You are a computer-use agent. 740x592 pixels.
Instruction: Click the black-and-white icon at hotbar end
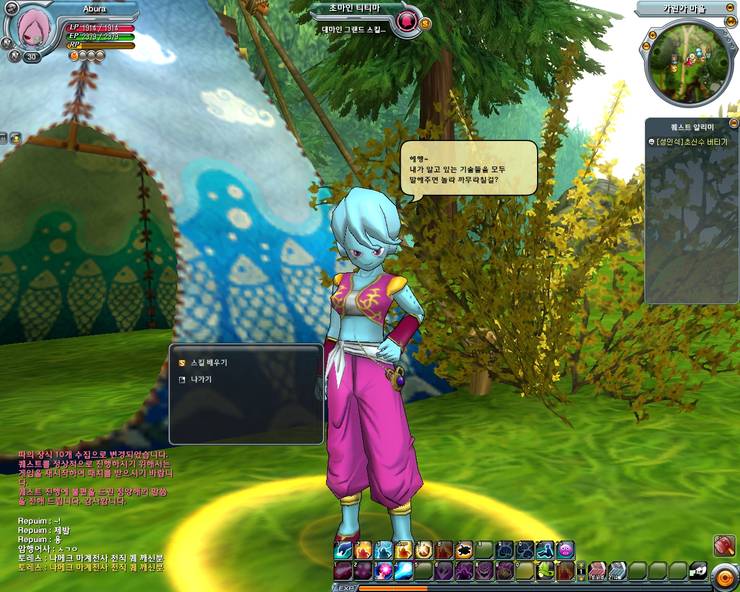click(698, 571)
